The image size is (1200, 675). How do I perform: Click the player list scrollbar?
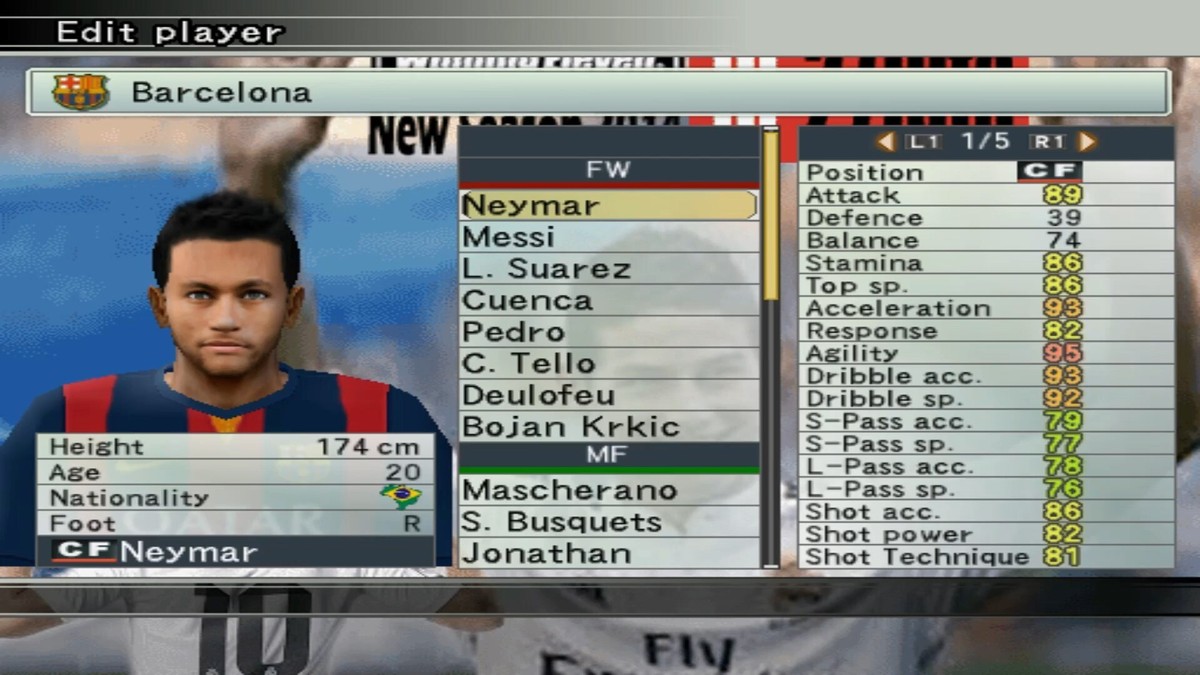pyautogui.click(x=770, y=346)
